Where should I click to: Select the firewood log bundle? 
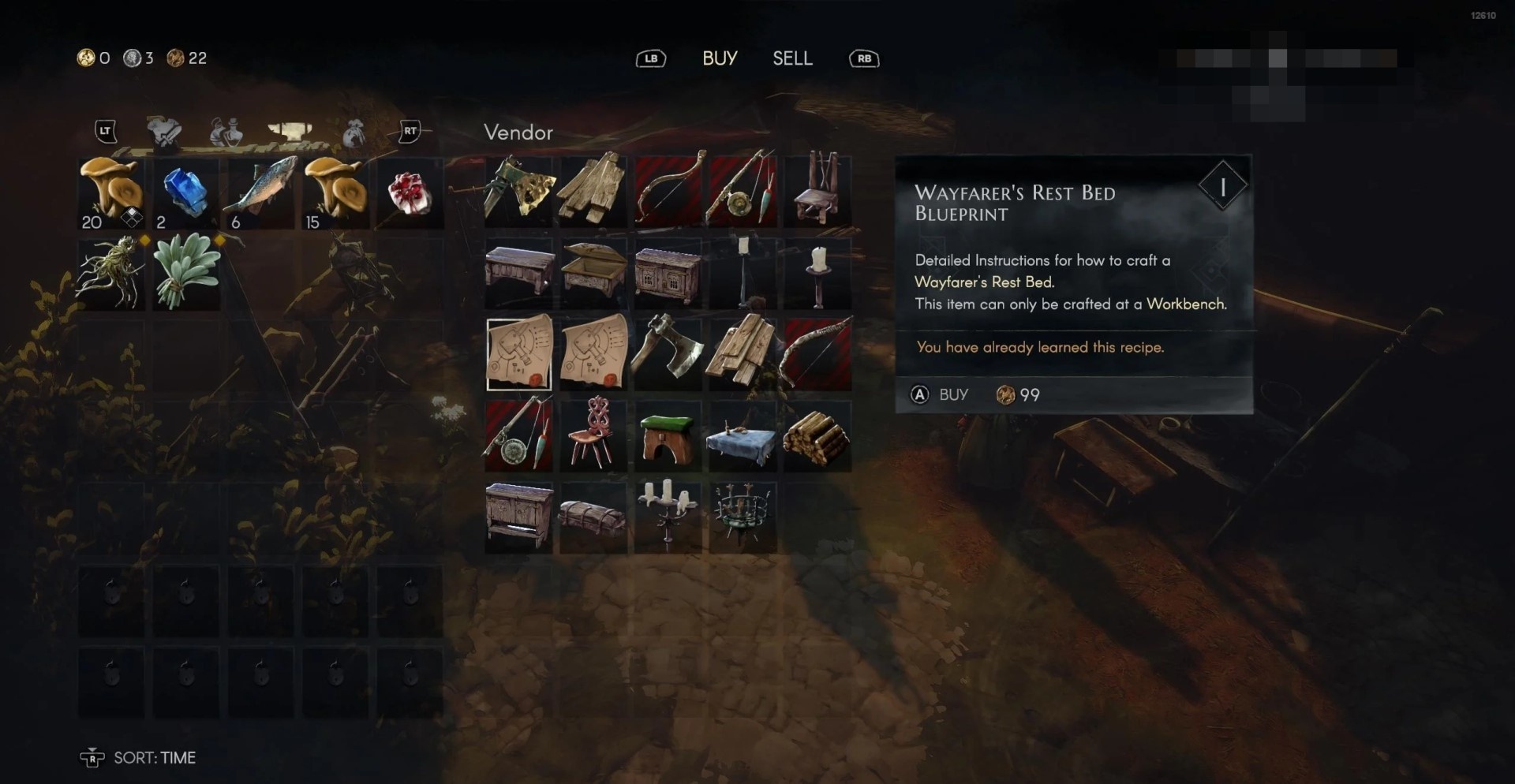click(817, 436)
